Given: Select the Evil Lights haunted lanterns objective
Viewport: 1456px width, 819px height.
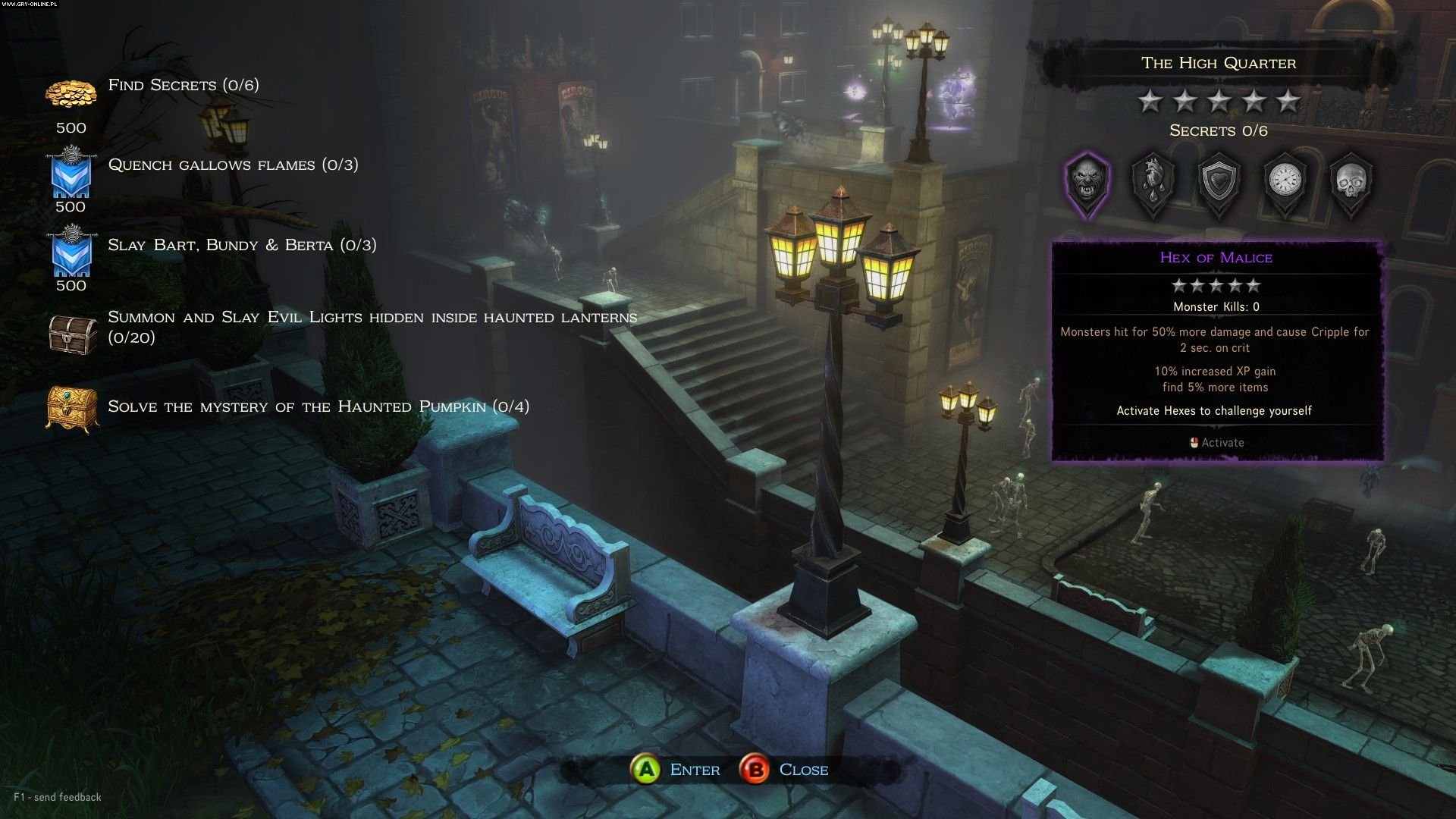Looking at the screenshot, I should point(372,327).
